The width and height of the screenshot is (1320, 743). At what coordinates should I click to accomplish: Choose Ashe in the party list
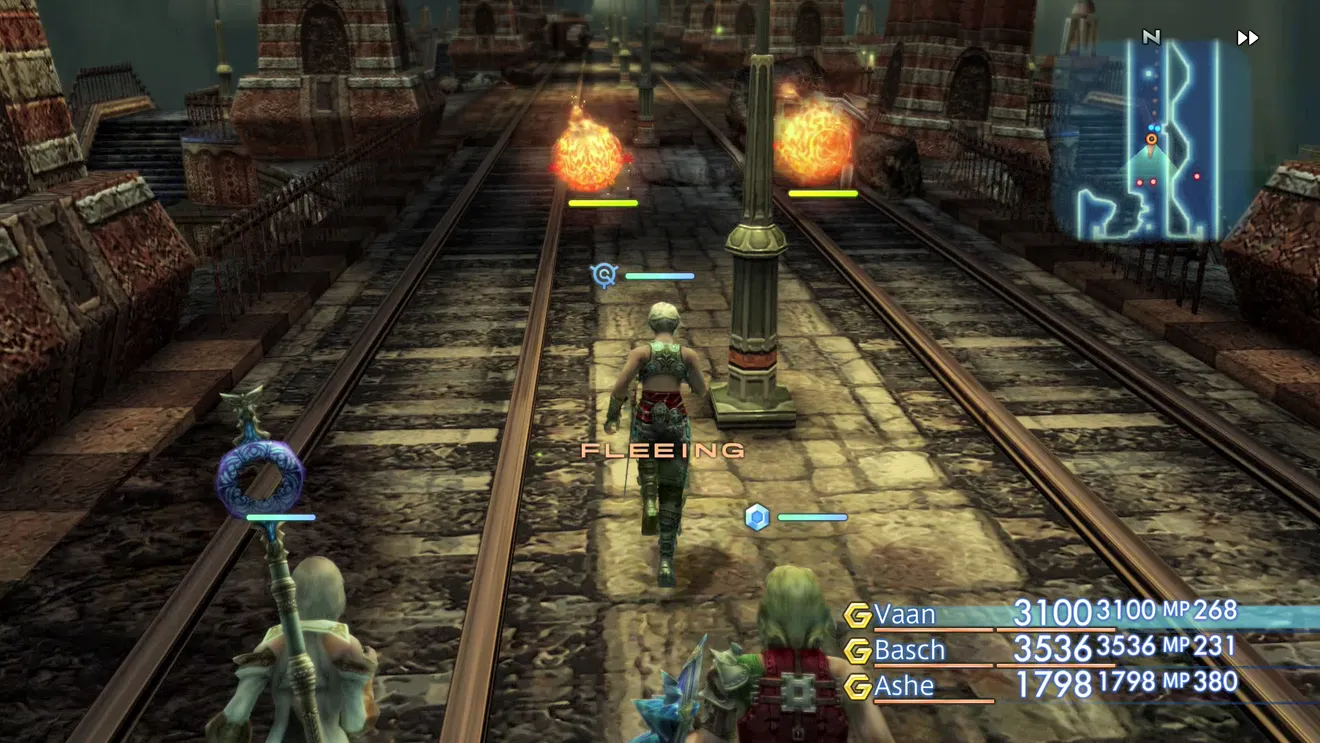tap(904, 686)
